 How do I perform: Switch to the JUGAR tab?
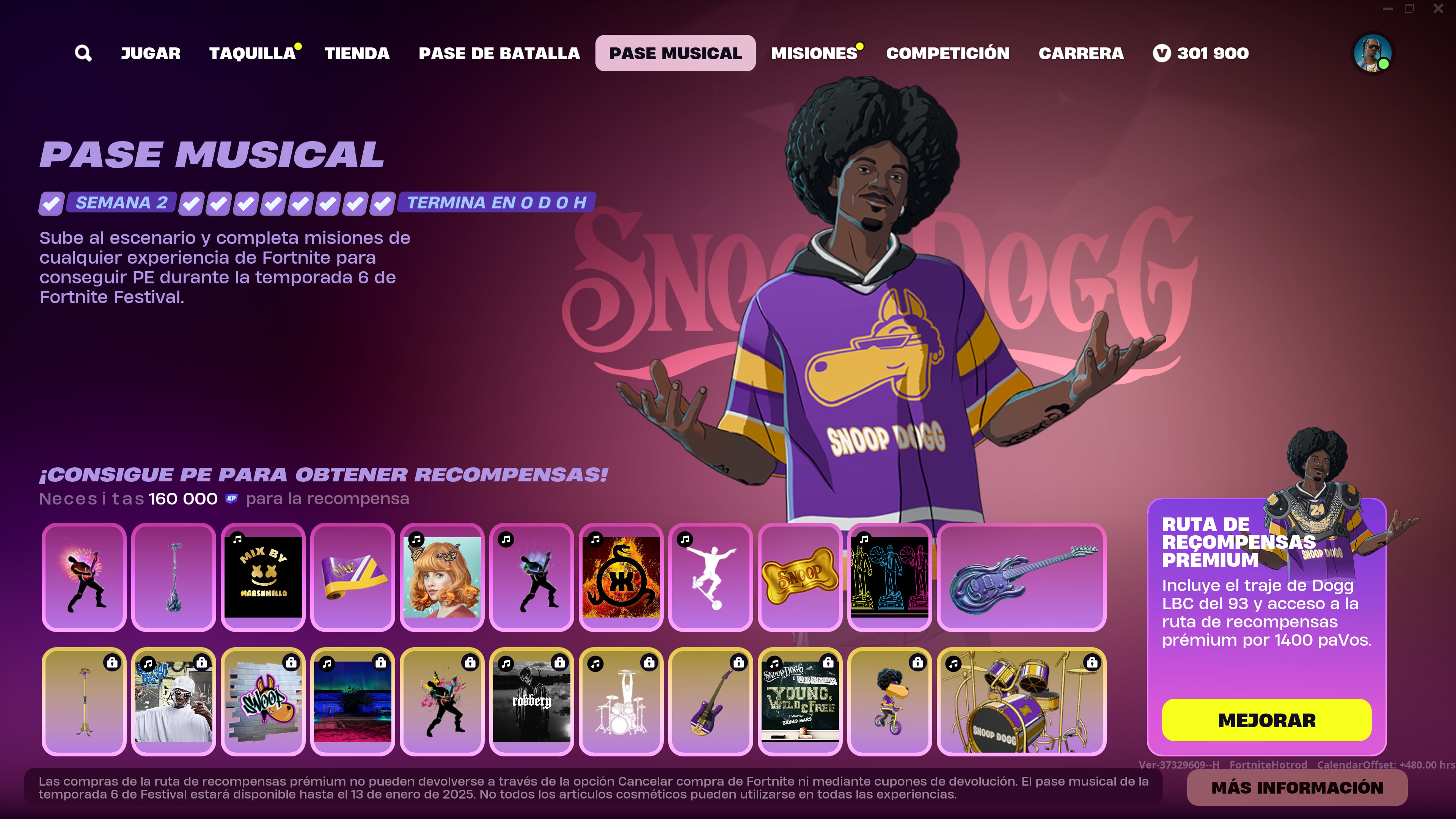[150, 53]
